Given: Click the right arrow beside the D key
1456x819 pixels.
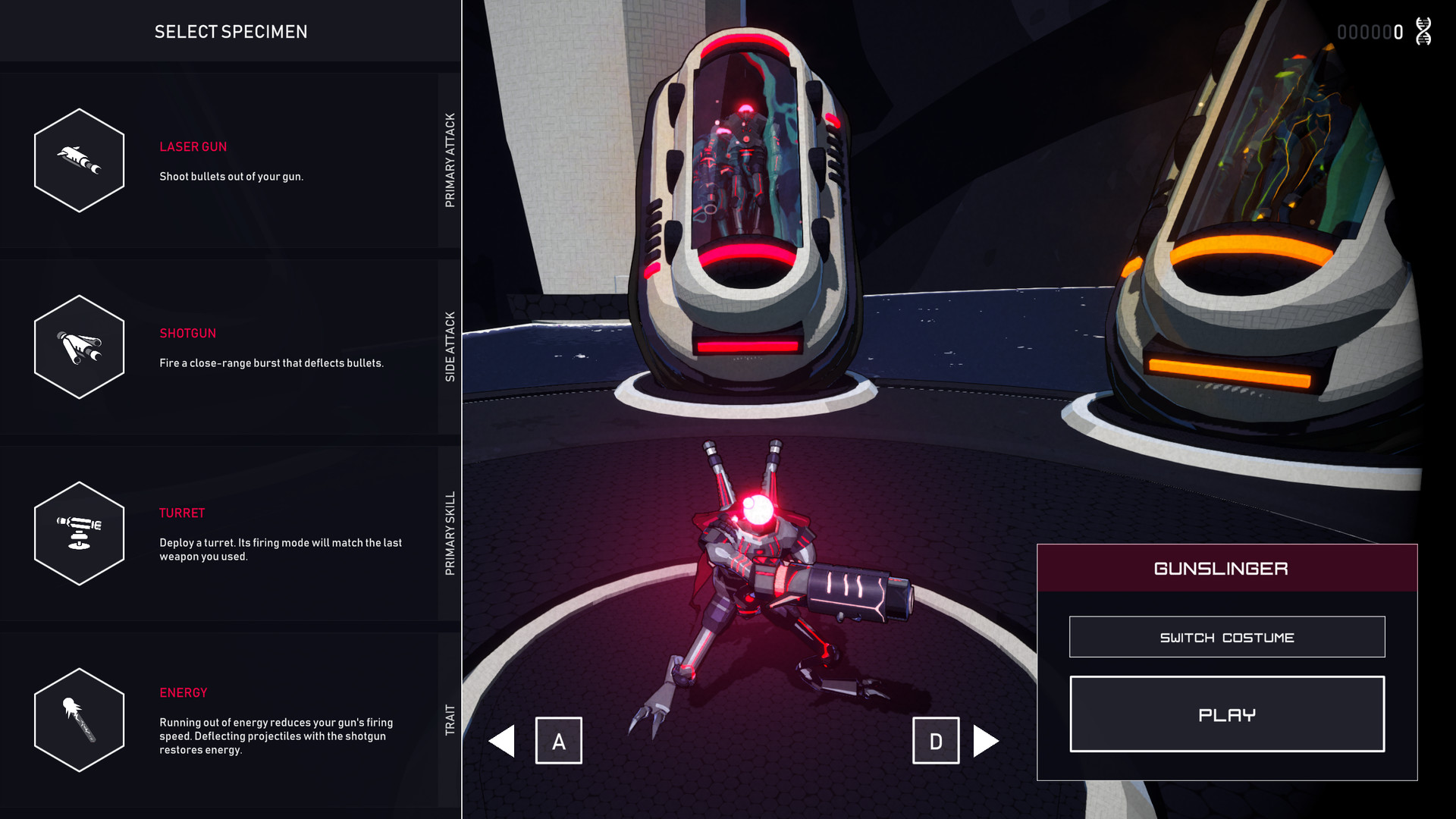Looking at the screenshot, I should [x=986, y=741].
